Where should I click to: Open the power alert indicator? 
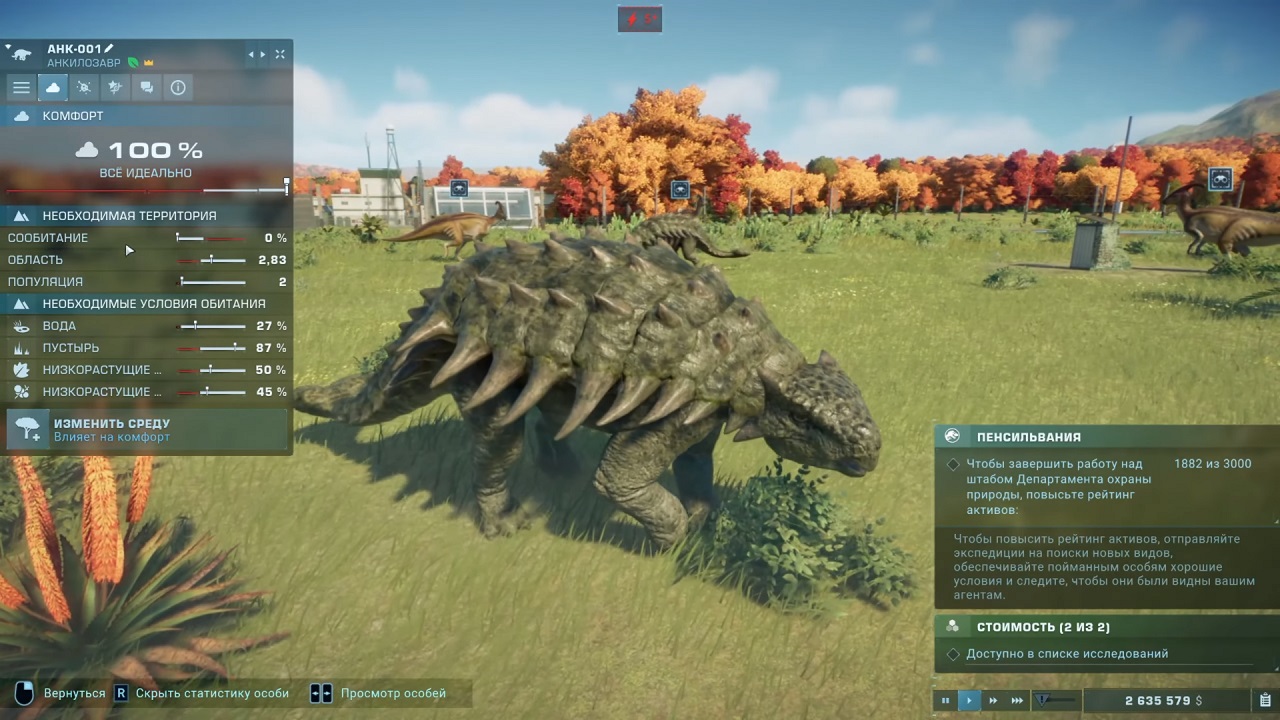coord(640,18)
